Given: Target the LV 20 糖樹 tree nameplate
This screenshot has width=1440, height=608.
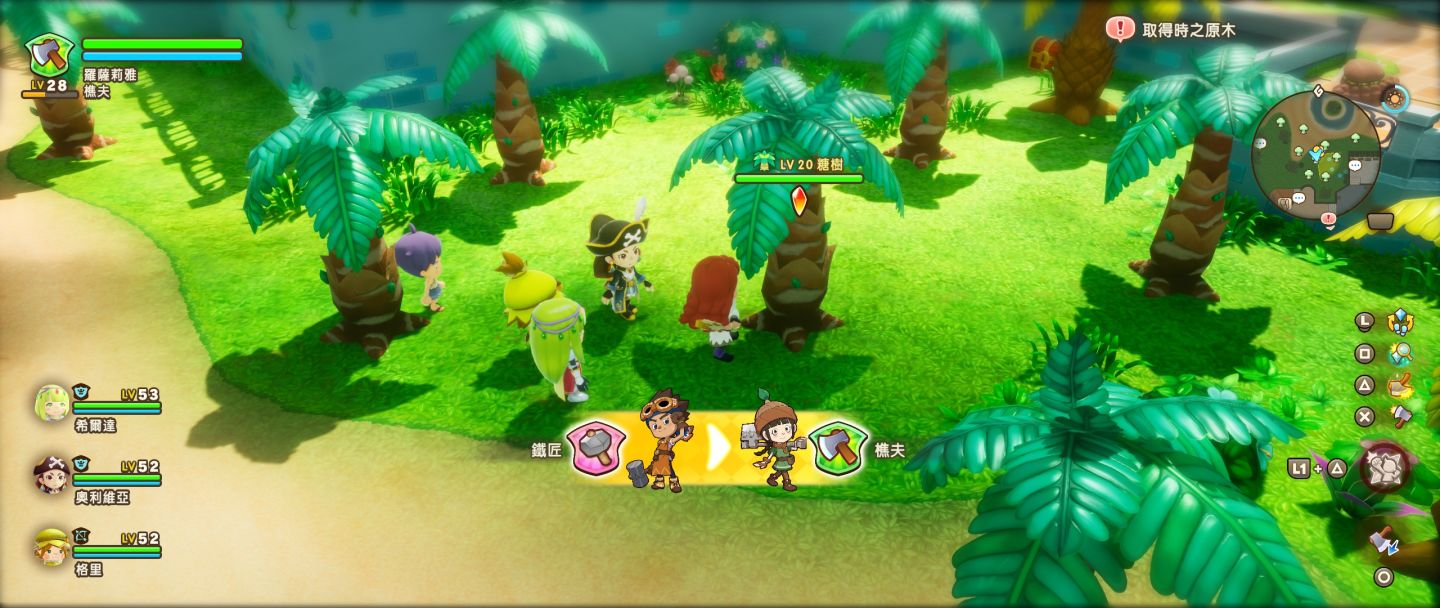Looking at the screenshot, I should point(798,163).
